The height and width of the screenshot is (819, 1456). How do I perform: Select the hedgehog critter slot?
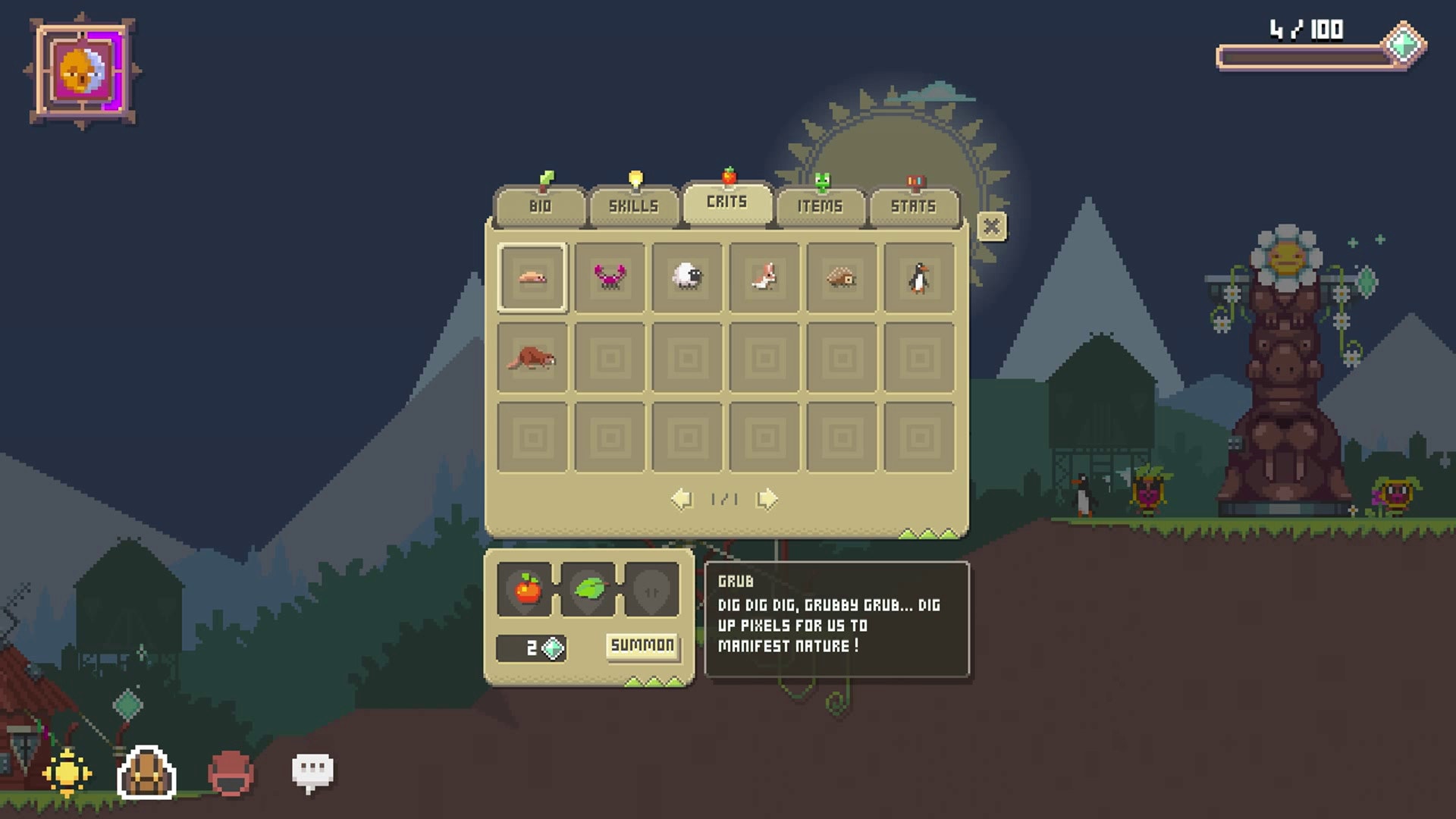[x=842, y=278]
